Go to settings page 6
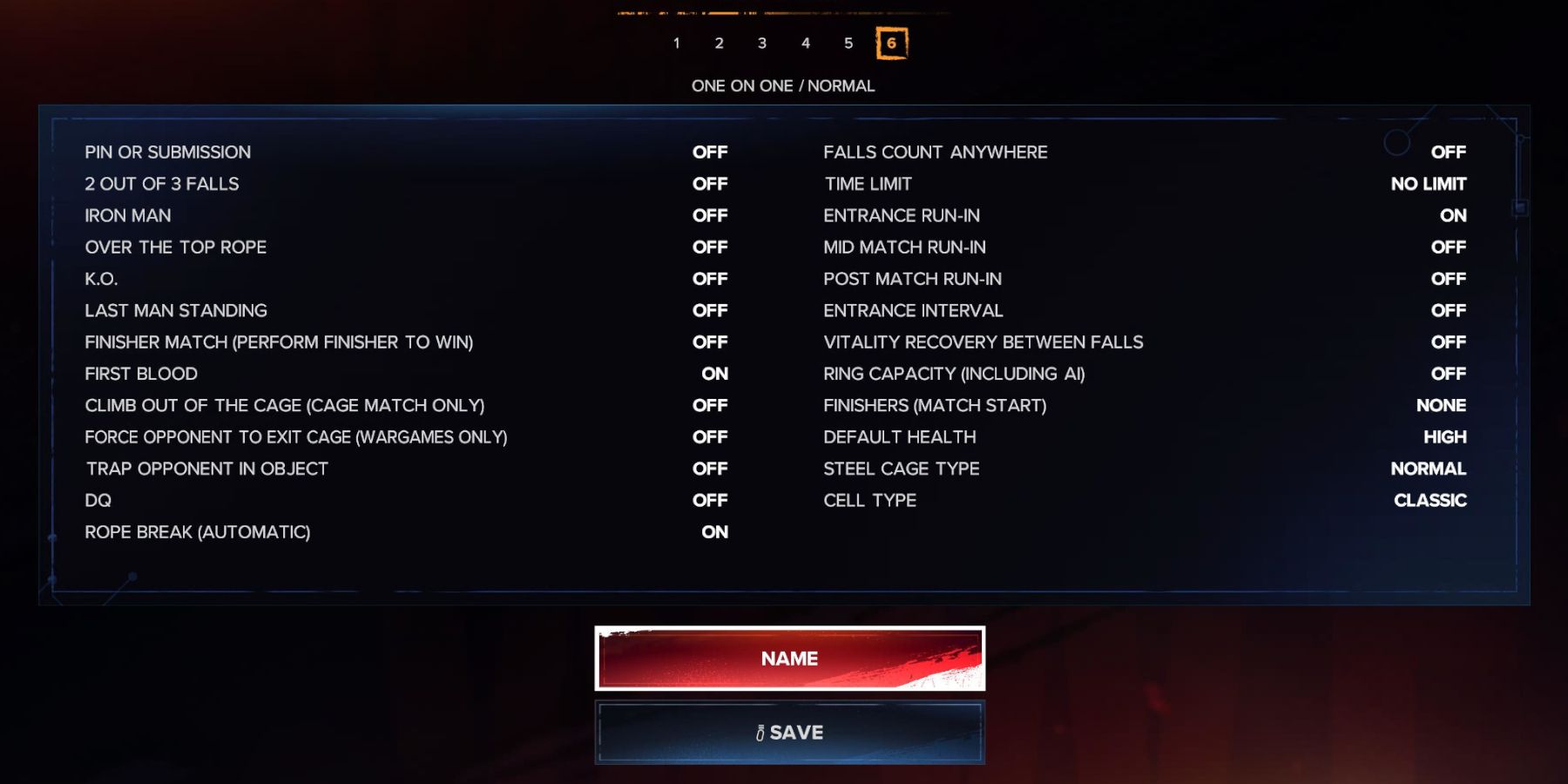This screenshot has width=1568, height=784. (x=892, y=43)
